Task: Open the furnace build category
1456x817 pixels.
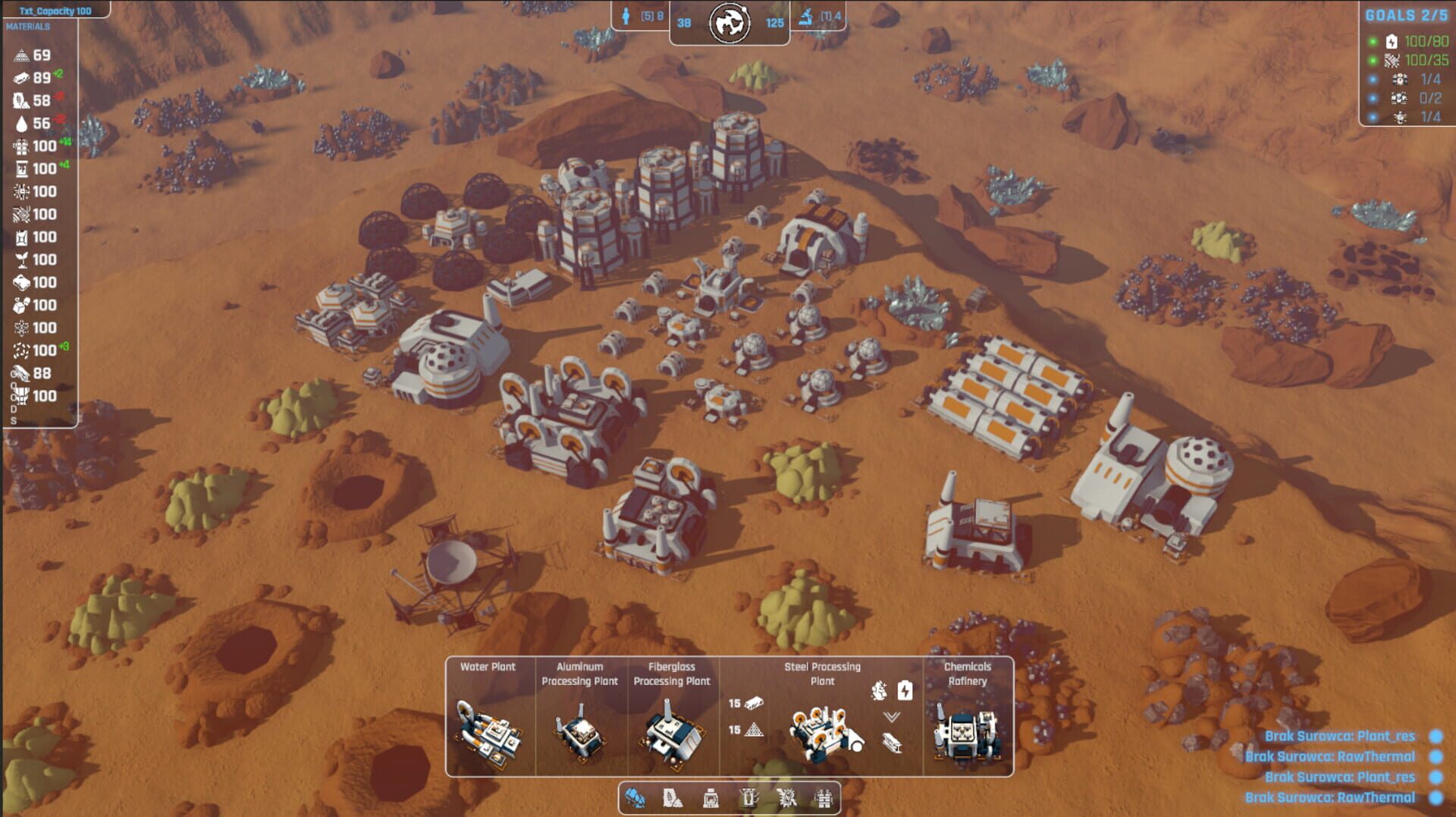Action: click(711, 798)
